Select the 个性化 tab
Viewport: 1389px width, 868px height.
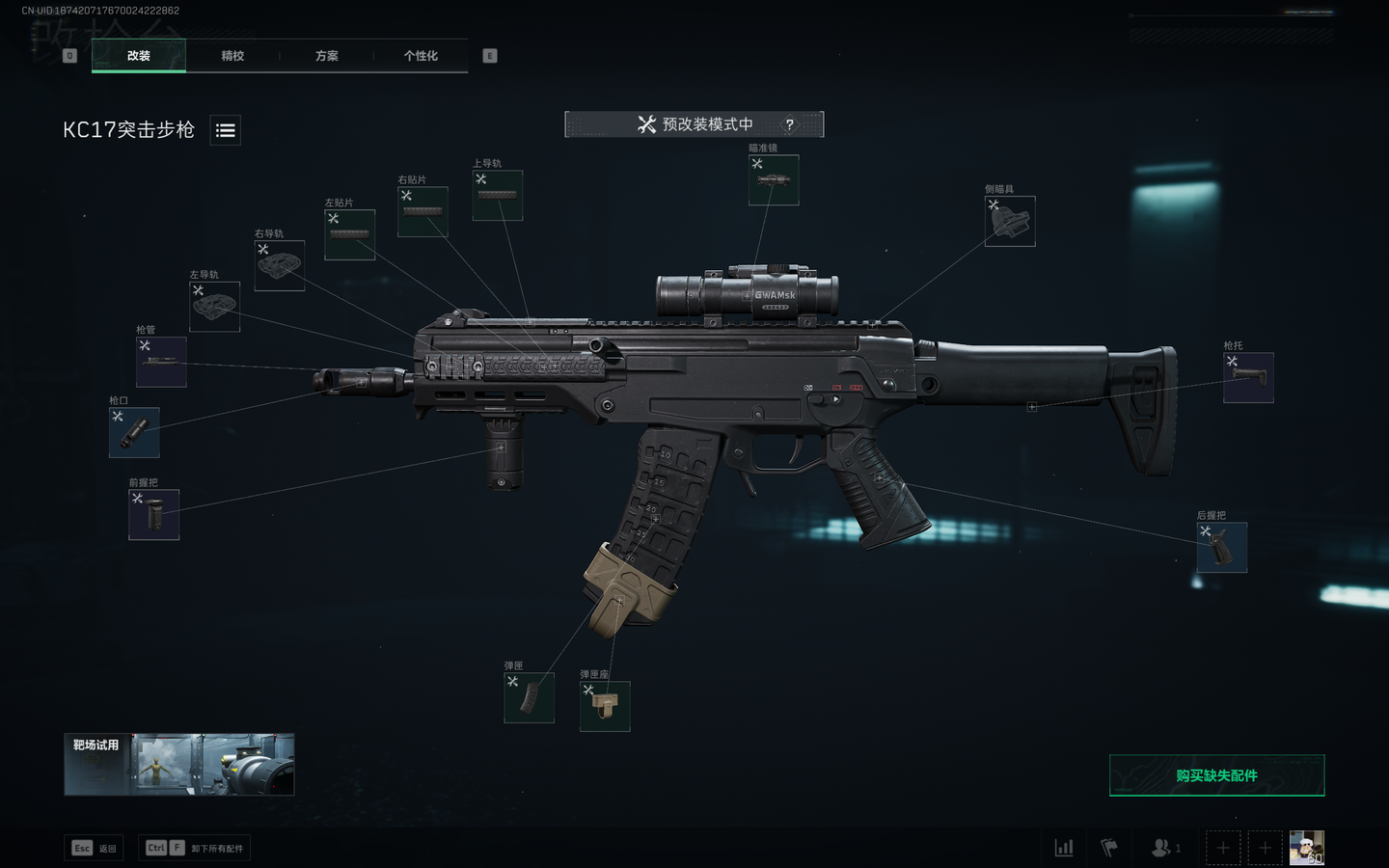[421, 56]
